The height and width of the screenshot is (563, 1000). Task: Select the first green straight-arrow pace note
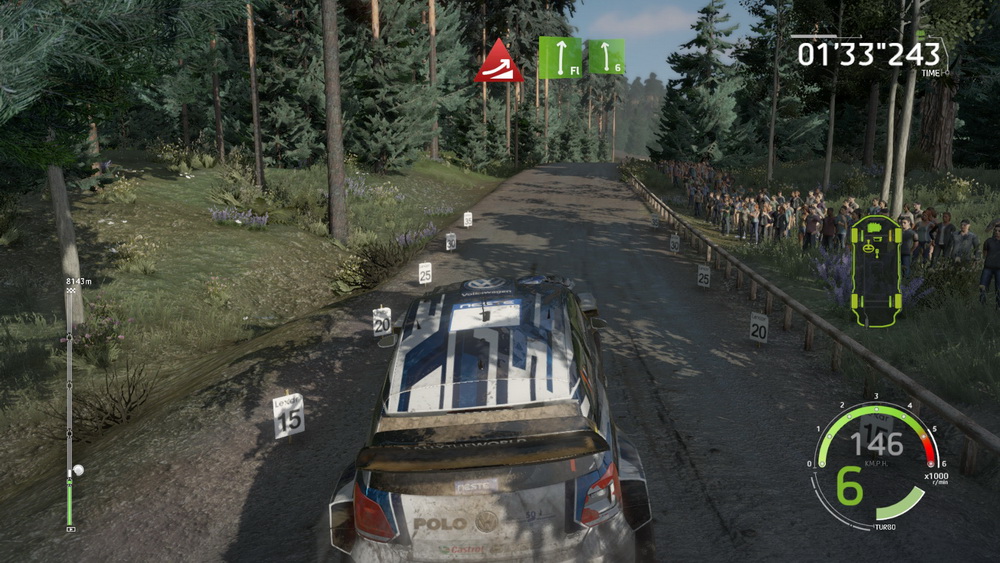click(x=560, y=57)
